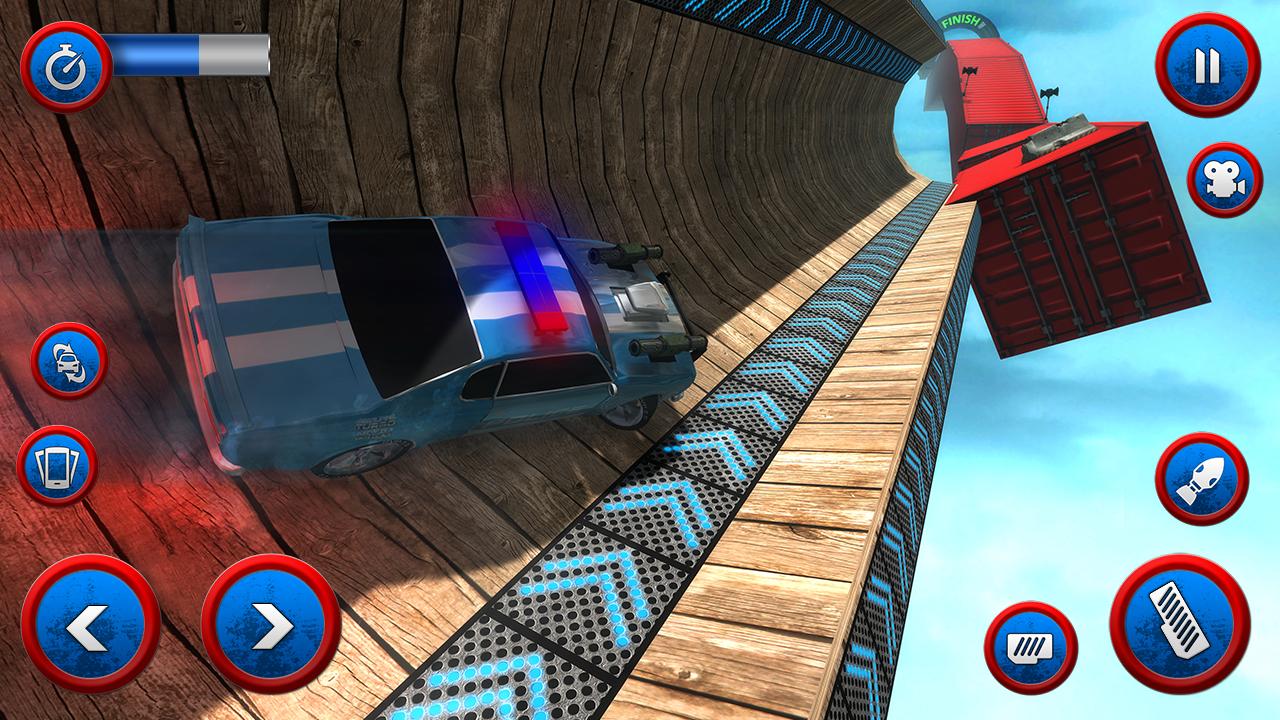Image resolution: width=1280 pixels, height=720 pixels.
Task: Tap the stopwatch timer icon
Action: 66,64
